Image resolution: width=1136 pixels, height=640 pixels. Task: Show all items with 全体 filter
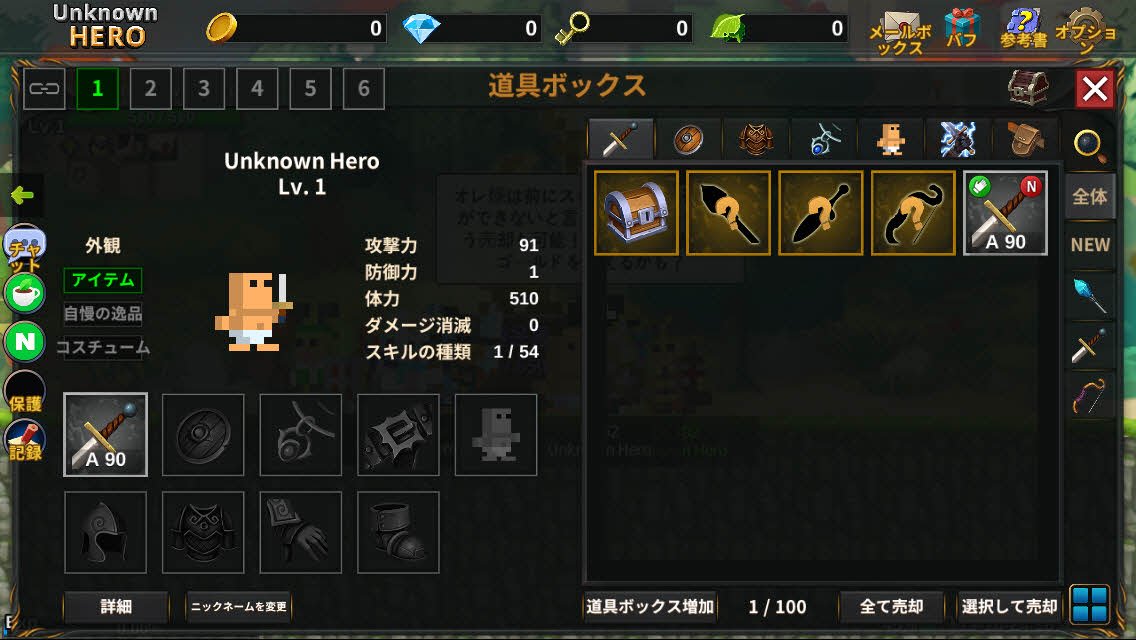(1089, 197)
